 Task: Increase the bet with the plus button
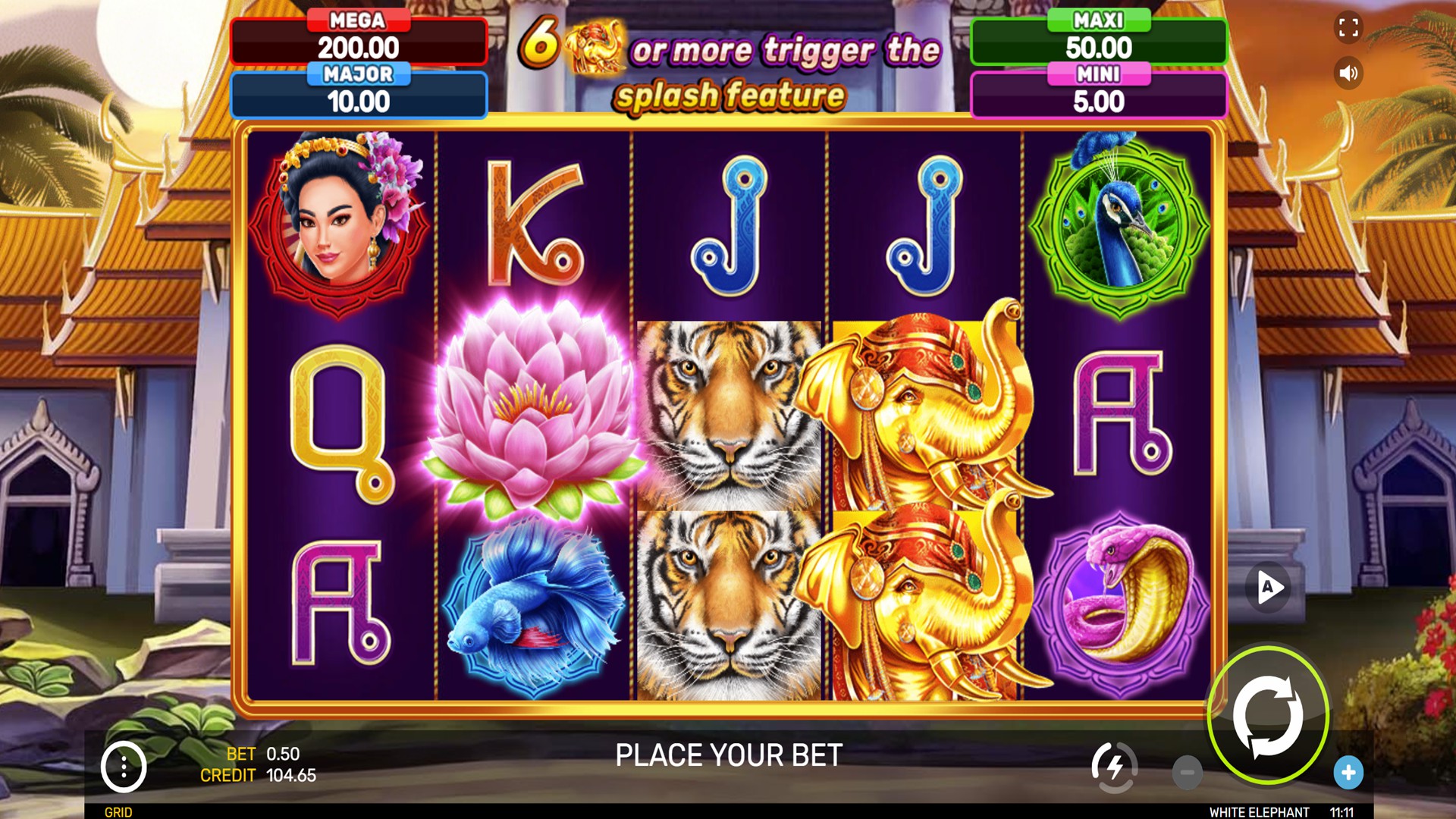[x=1348, y=773]
